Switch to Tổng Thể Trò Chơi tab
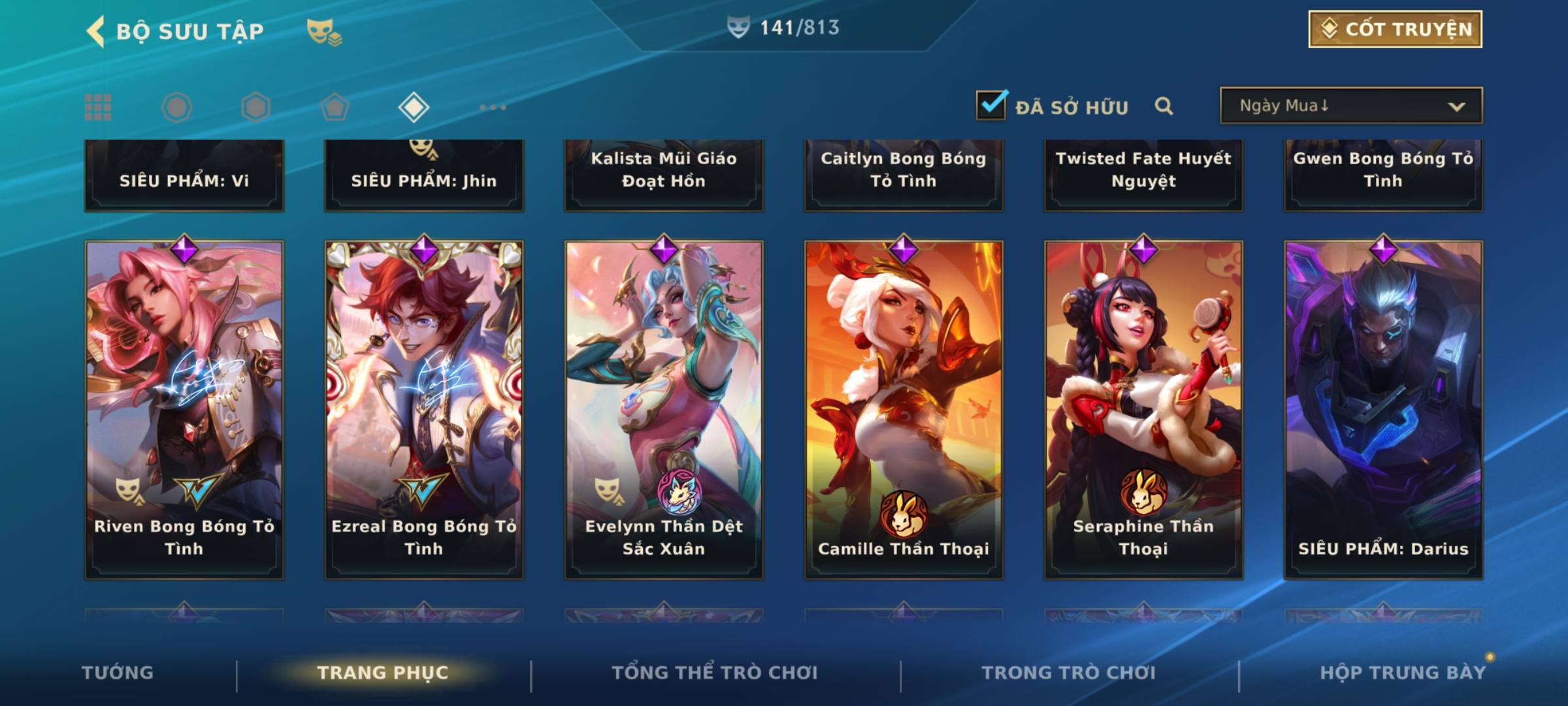 (x=714, y=673)
